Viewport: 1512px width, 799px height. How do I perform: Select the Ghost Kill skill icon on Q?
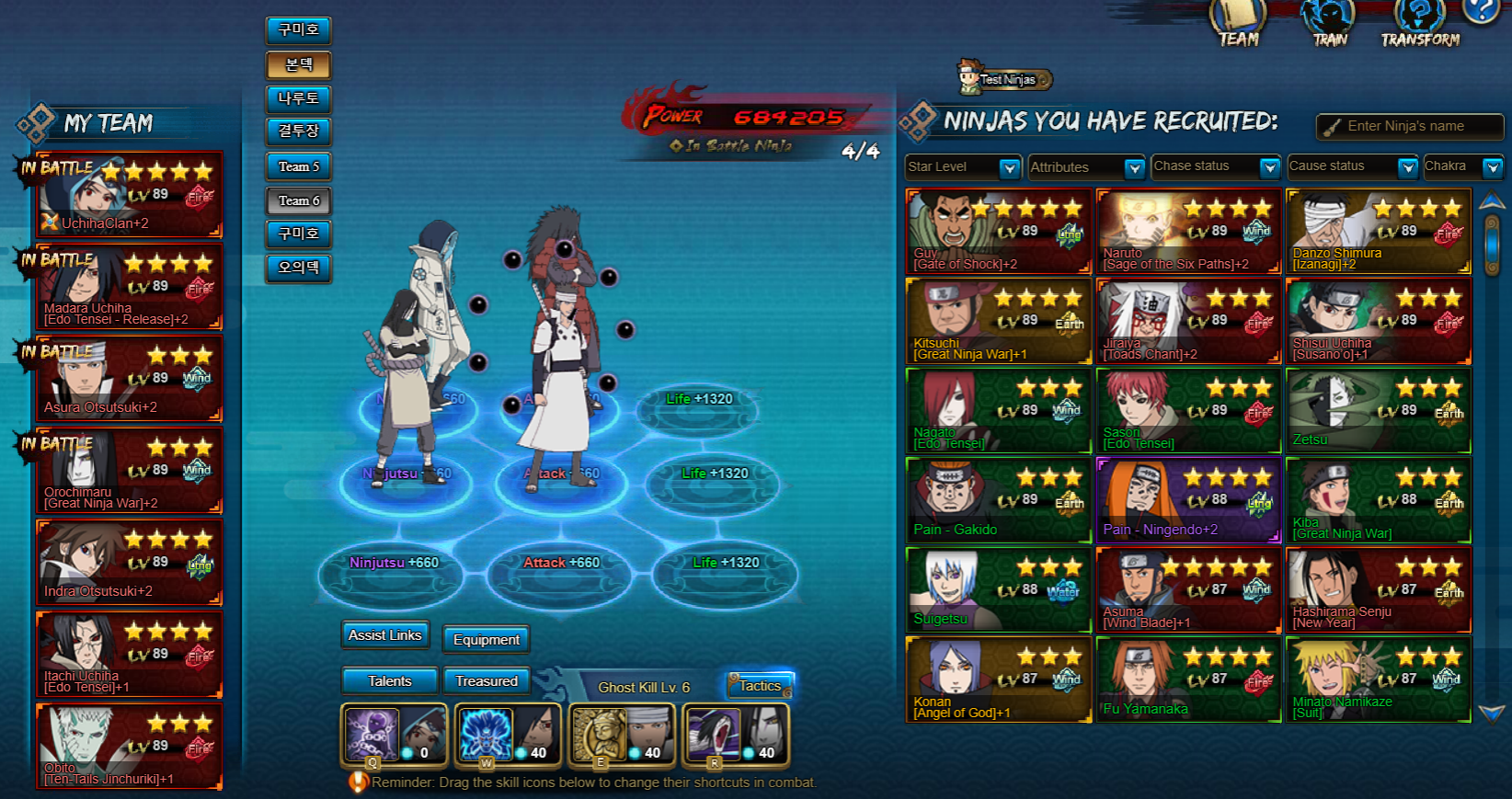click(x=371, y=734)
